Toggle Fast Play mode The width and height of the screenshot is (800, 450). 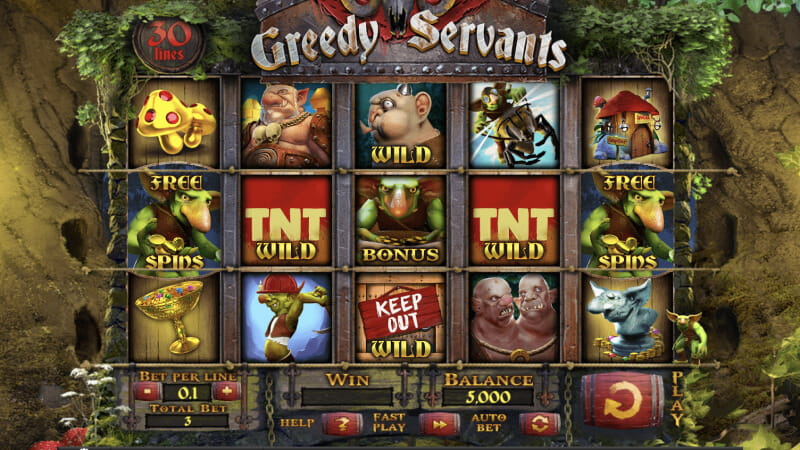coord(439,423)
